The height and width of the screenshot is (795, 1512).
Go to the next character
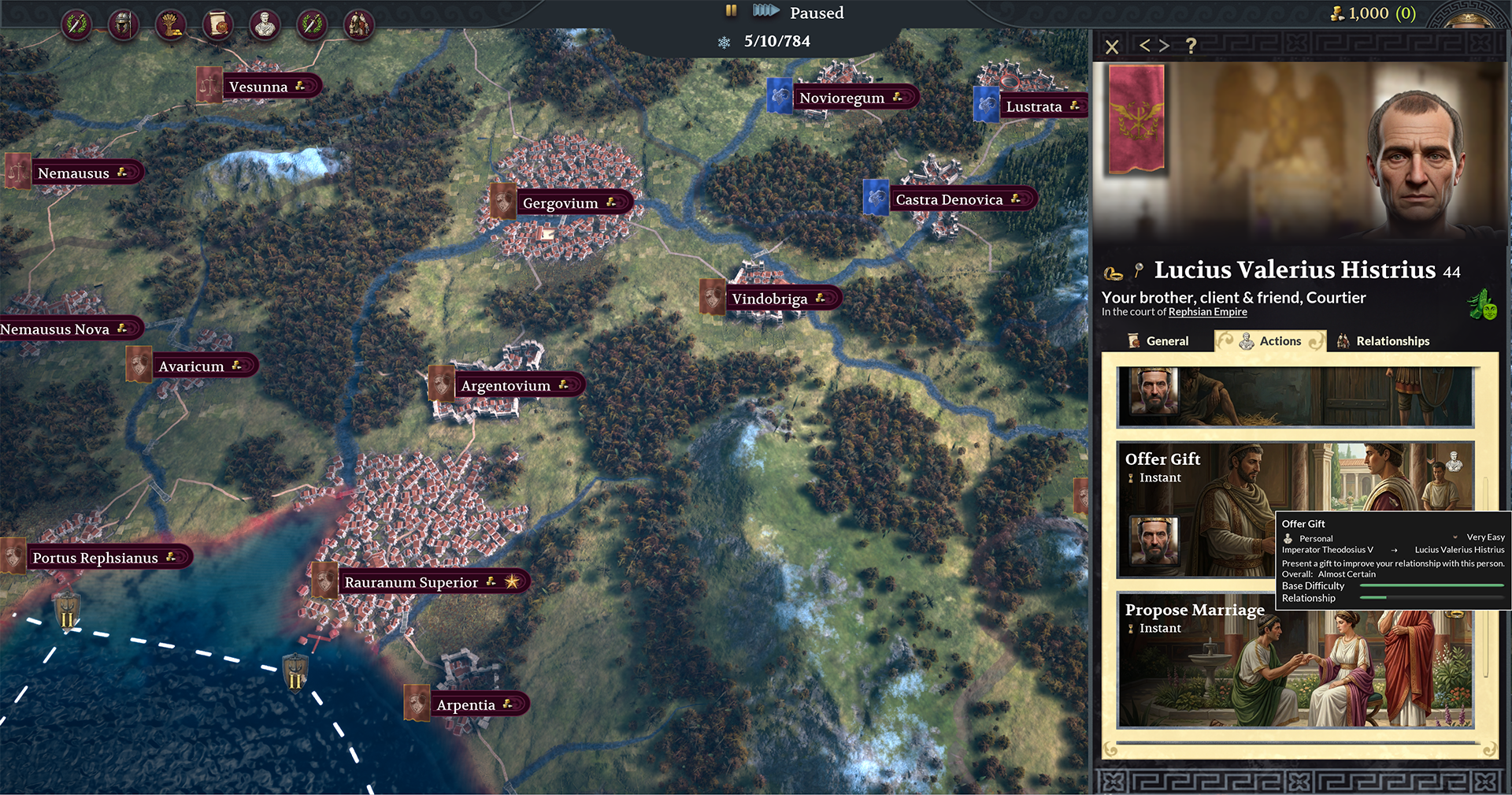click(1164, 46)
